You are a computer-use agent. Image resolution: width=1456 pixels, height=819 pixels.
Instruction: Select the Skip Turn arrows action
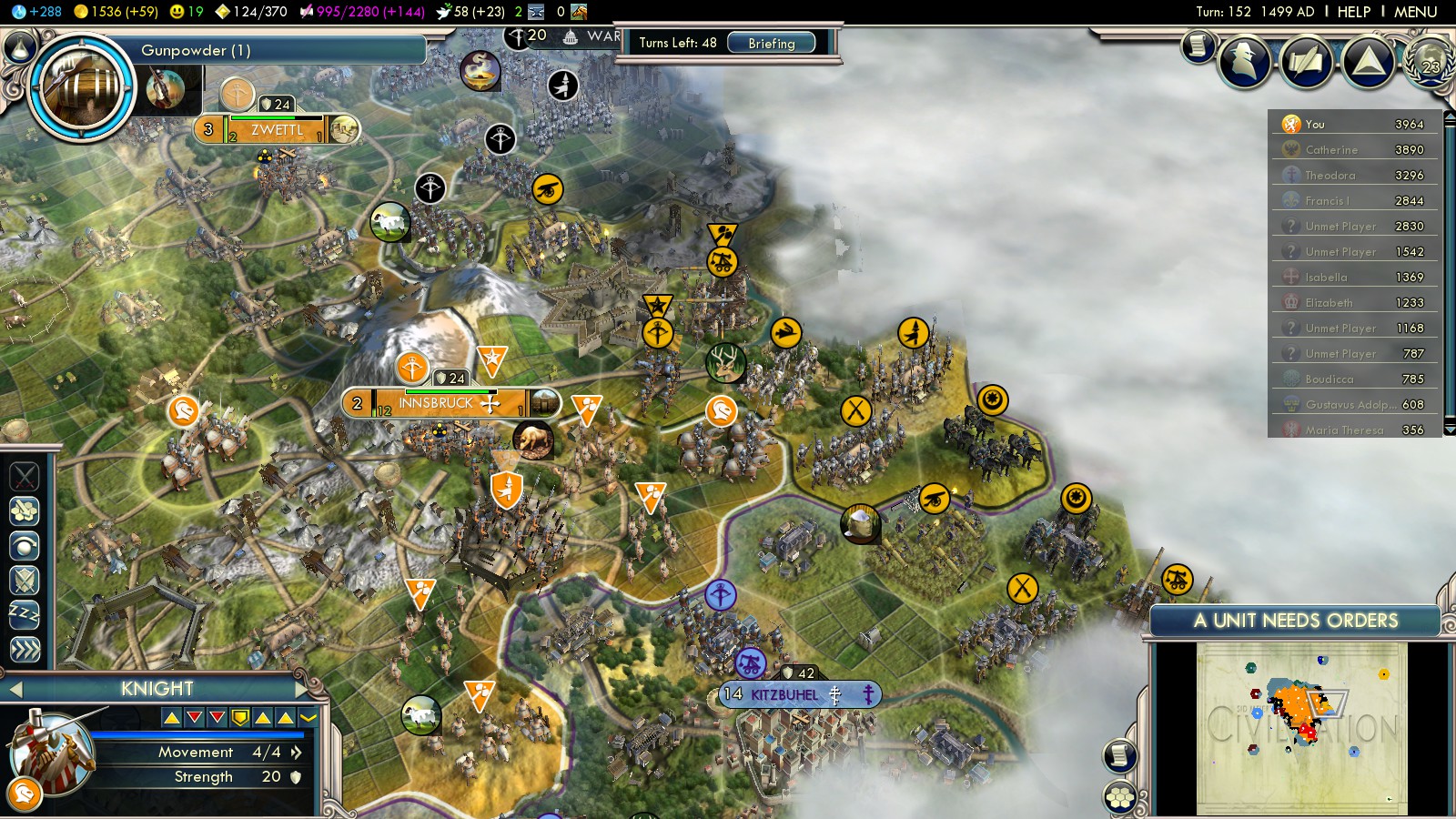25,649
